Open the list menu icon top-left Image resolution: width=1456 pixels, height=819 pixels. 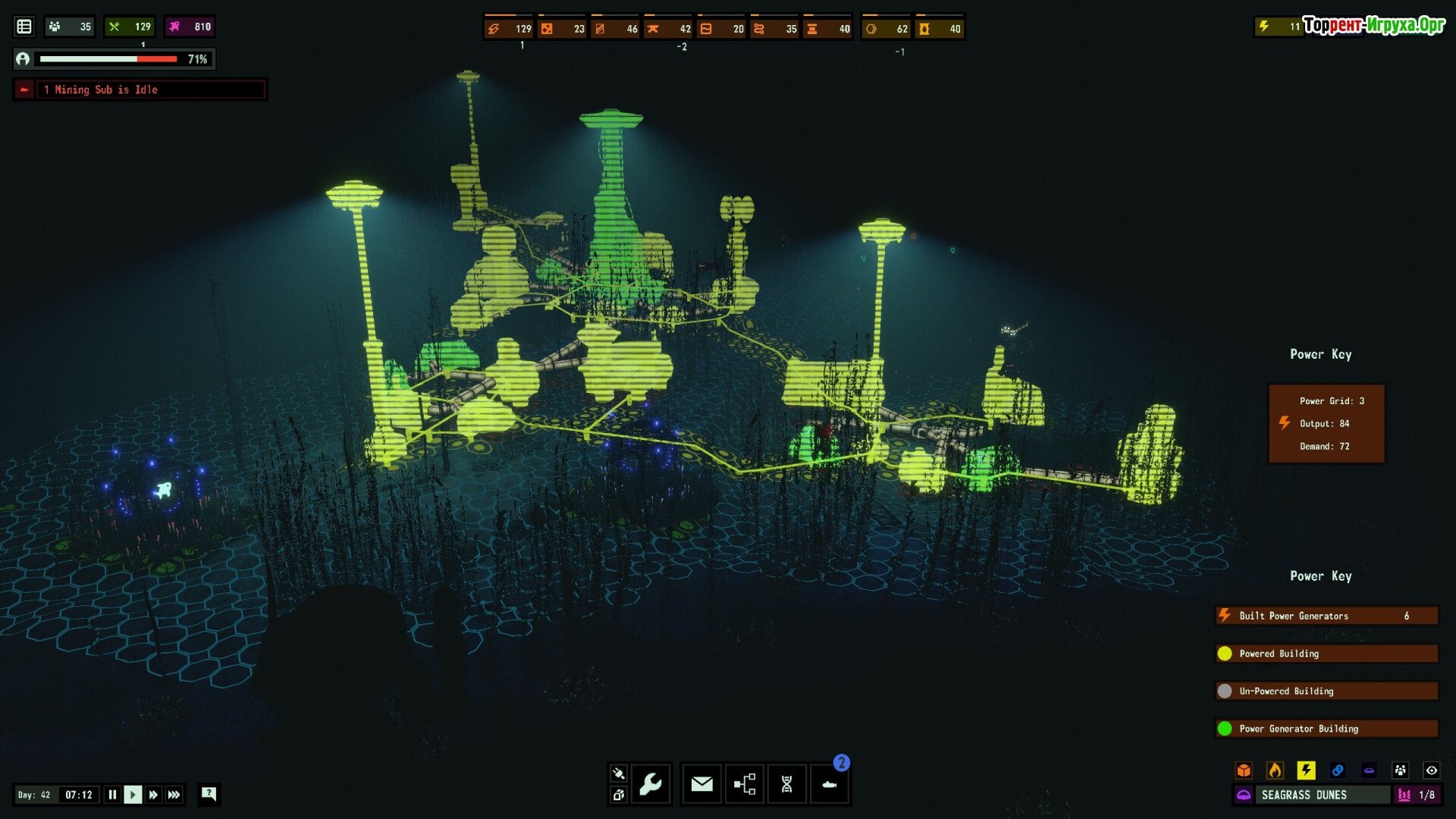pyautogui.click(x=24, y=27)
